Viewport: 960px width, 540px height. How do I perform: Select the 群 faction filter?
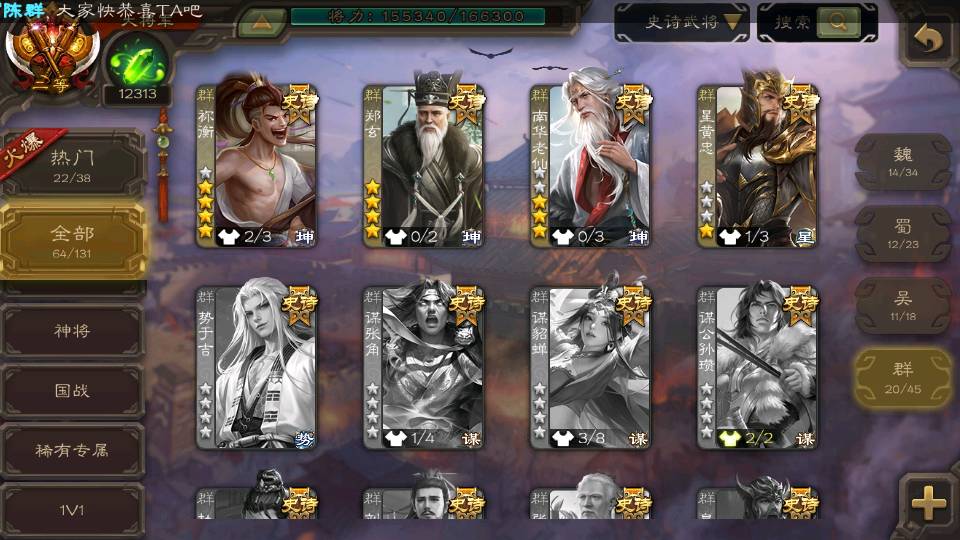(x=903, y=378)
